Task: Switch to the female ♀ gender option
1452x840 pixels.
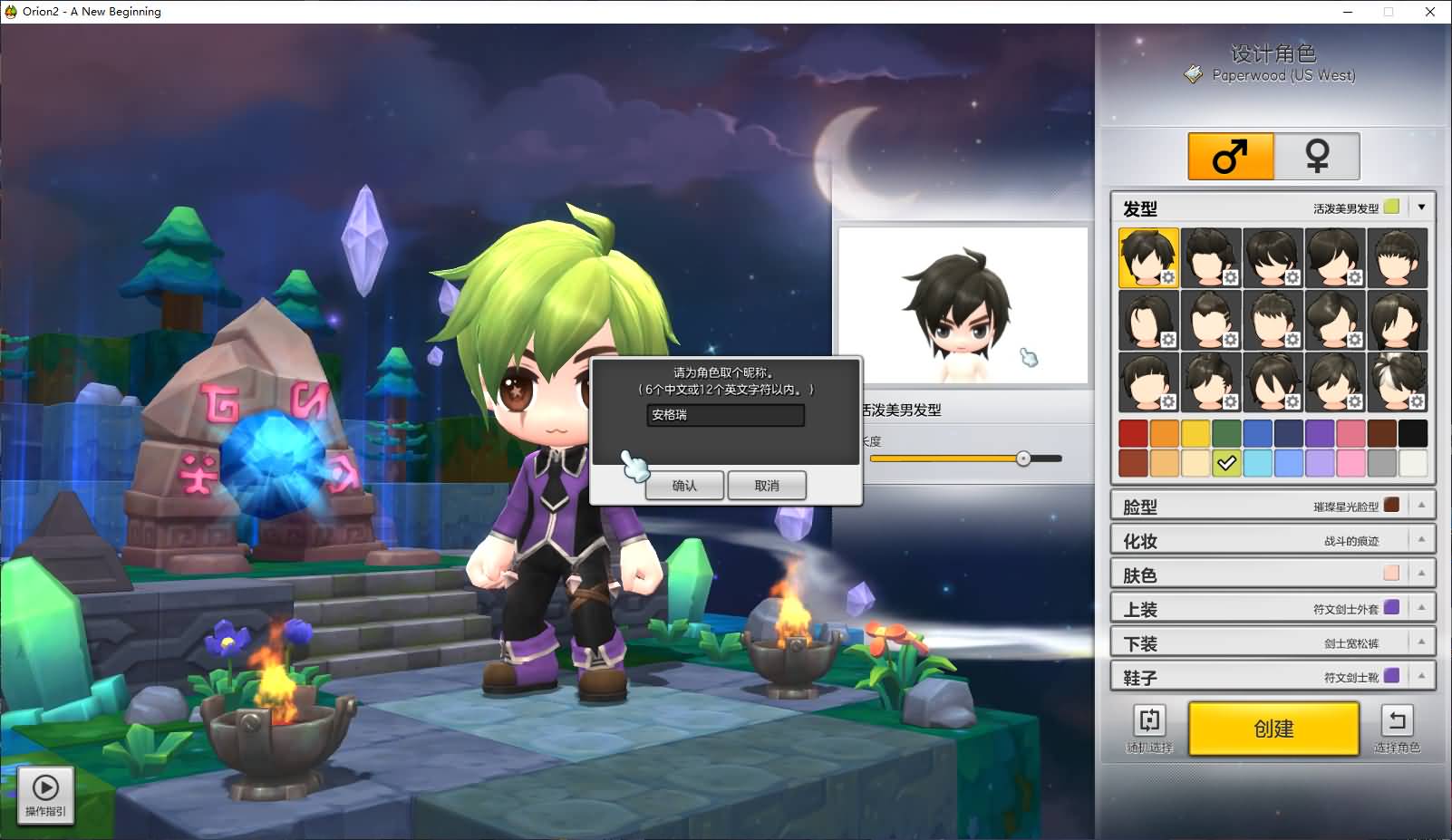Action: pyautogui.click(x=1317, y=155)
